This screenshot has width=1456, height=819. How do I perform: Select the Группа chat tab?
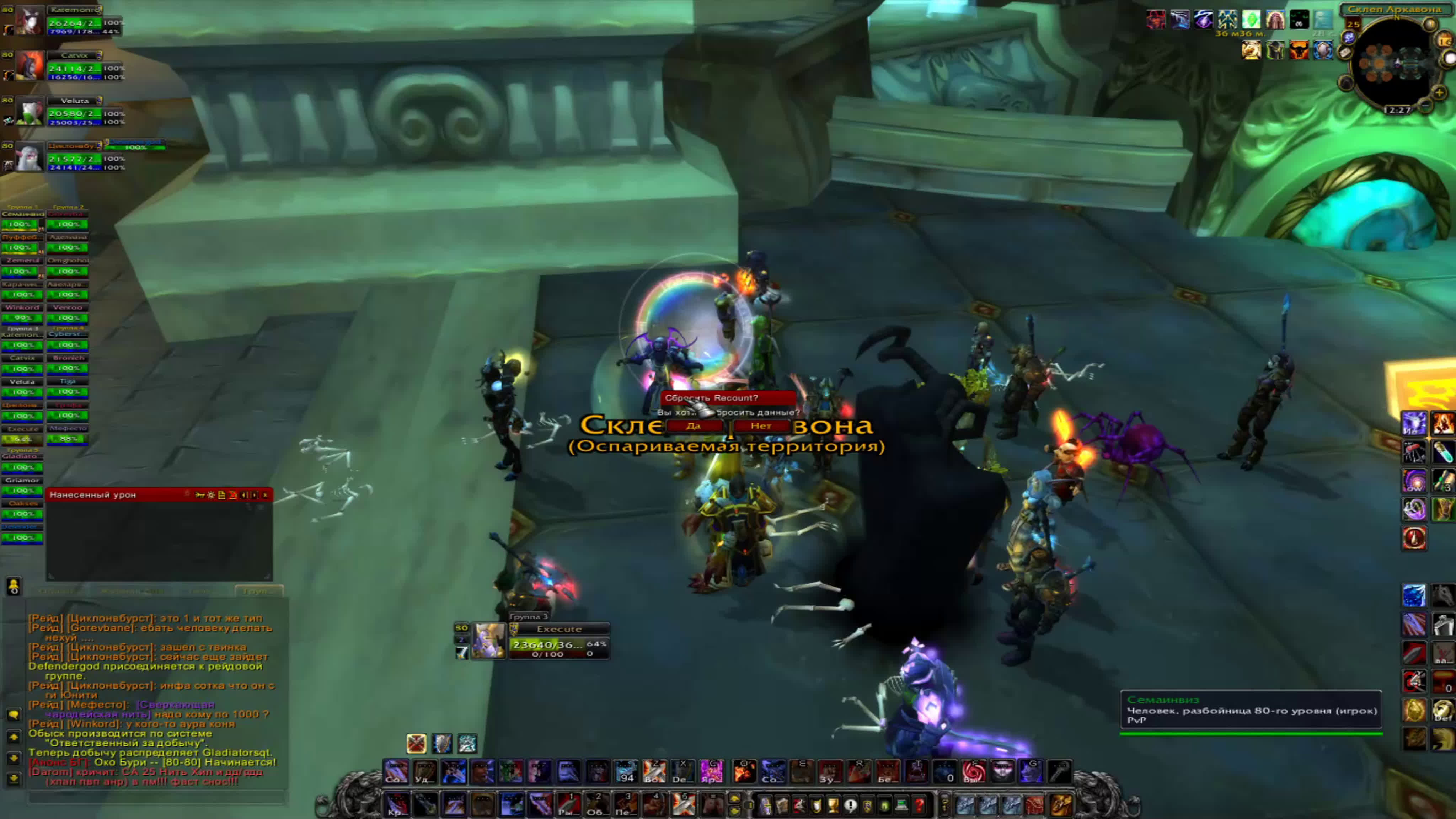click(258, 591)
